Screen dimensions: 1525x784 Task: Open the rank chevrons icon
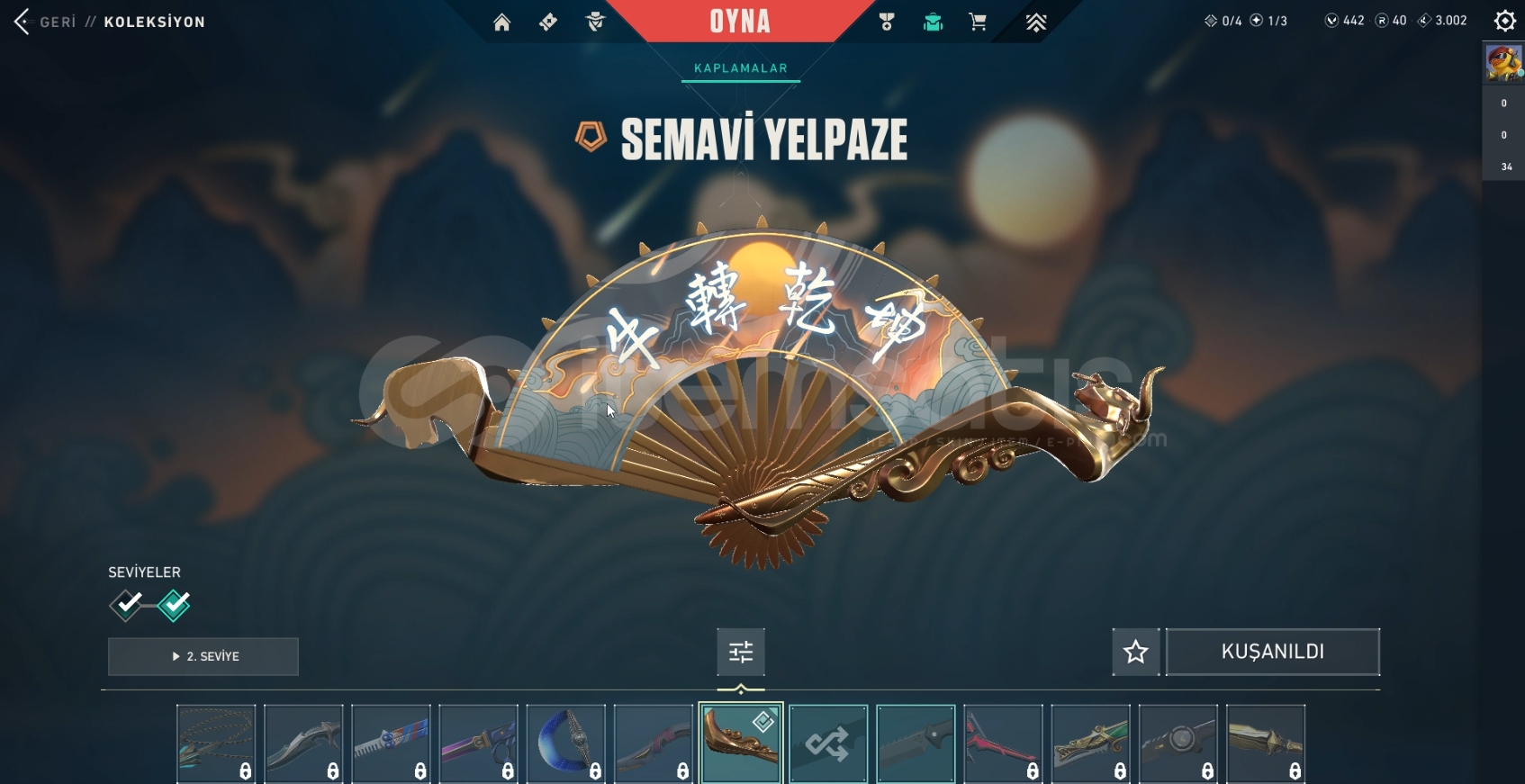pyautogui.click(x=1036, y=23)
